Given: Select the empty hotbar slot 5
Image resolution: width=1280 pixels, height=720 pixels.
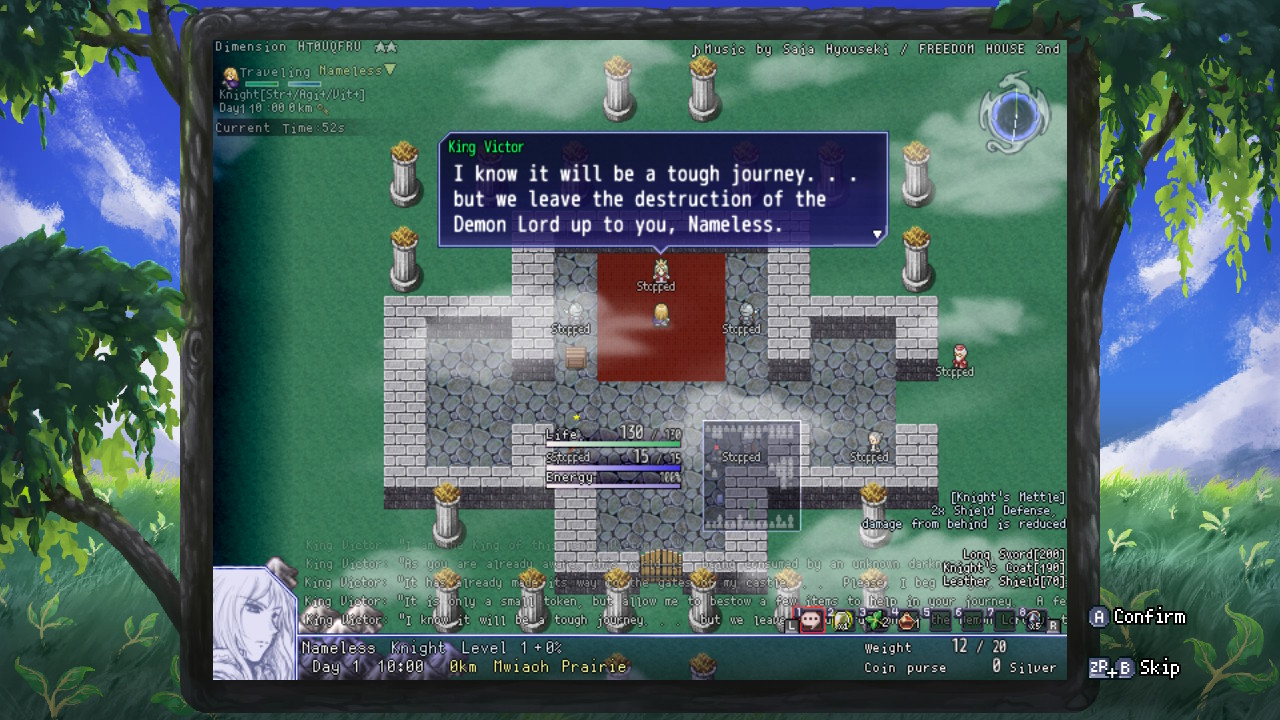Looking at the screenshot, I should [x=940, y=622].
